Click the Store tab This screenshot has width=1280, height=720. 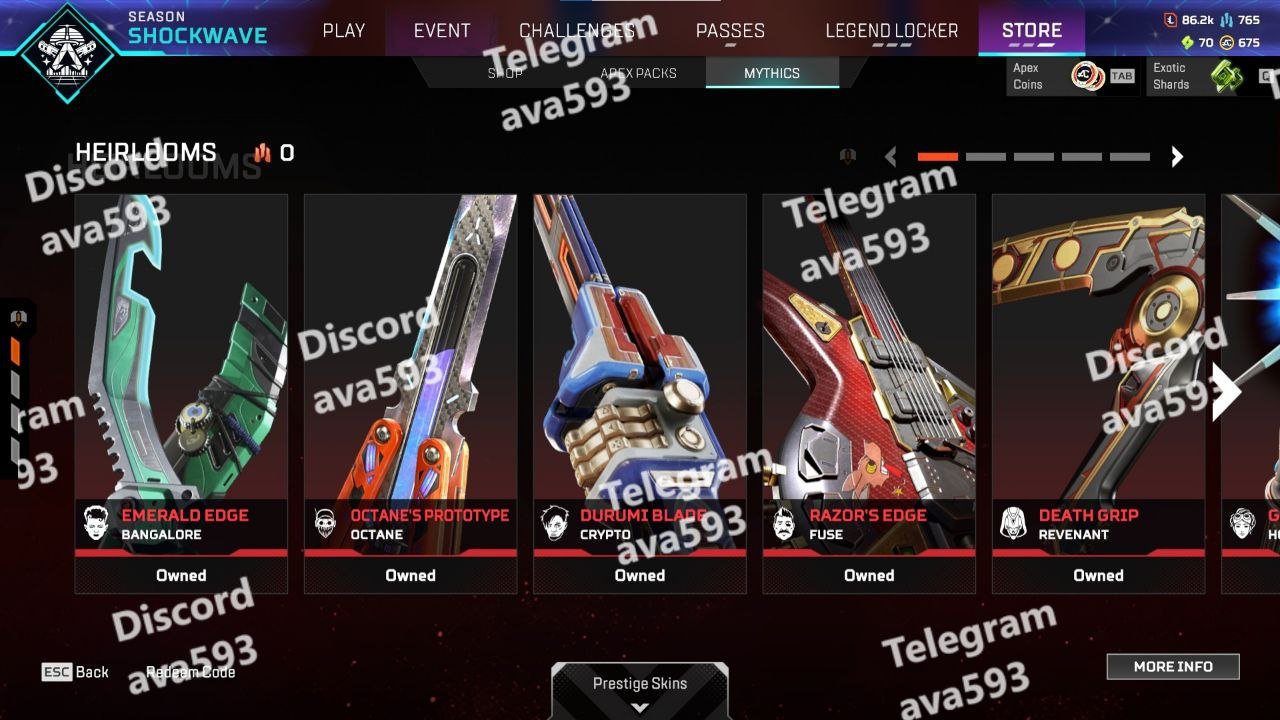(1031, 31)
